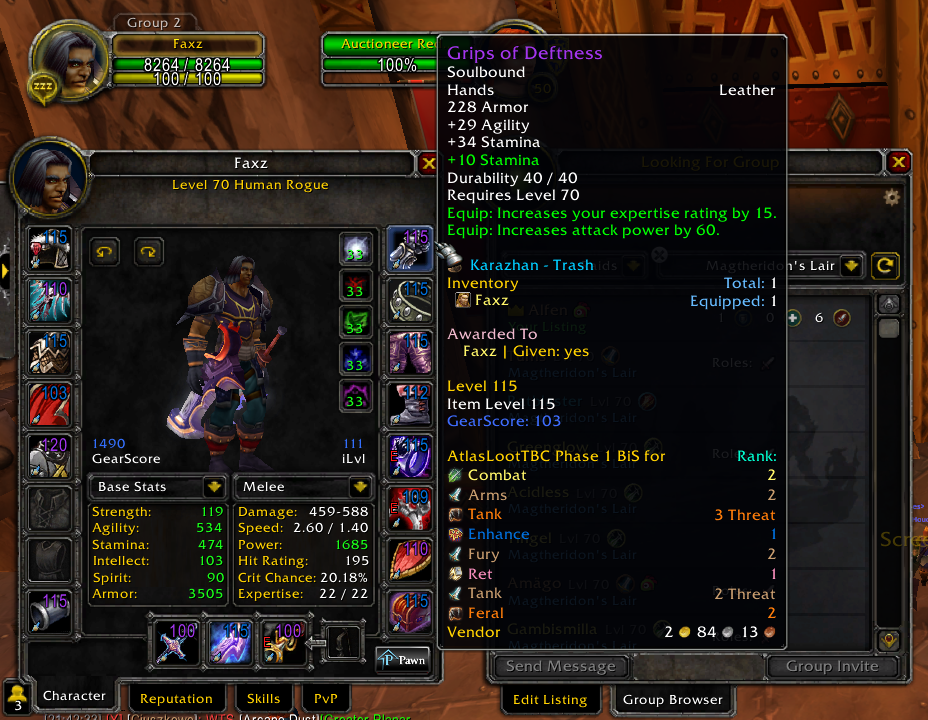Rotate the character model left
The image size is (928, 720).
pyautogui.click(x=105, y=251)
